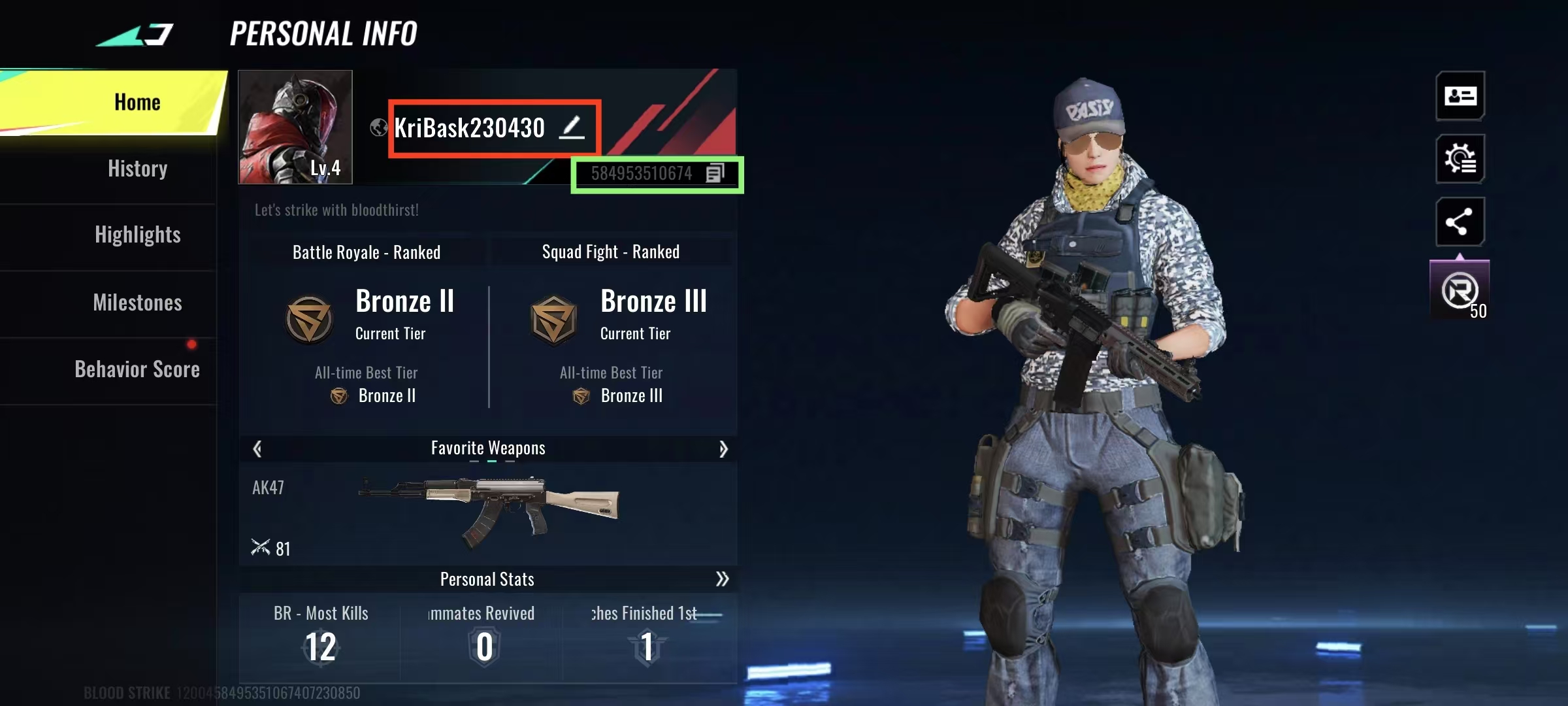The width and height of the screenshot is (1568, 706).
Task: Click the AK47 favorite weapon card
Action: (x=487, y=513)
